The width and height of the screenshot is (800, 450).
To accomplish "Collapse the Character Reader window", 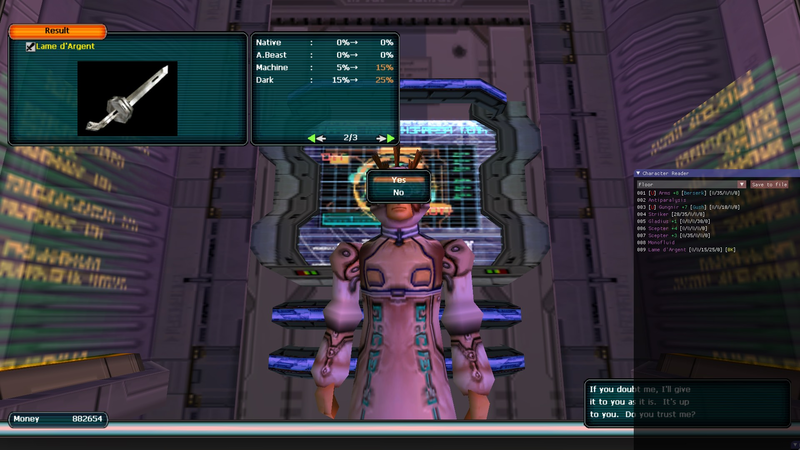I will click(638, 173).
